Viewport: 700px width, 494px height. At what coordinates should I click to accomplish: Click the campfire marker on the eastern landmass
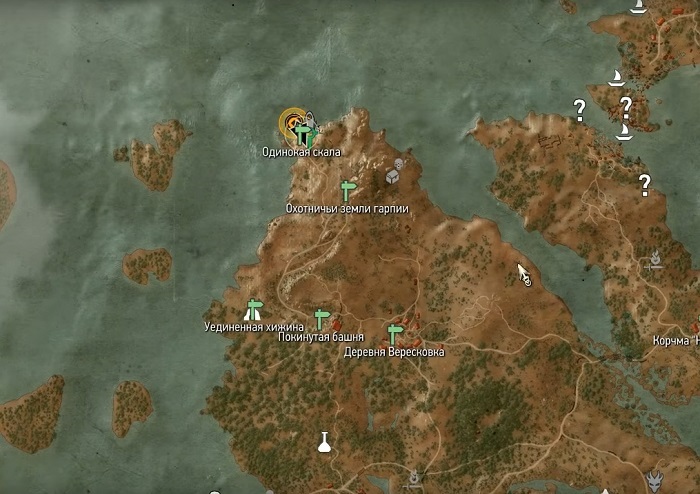pyautogui.click(x=655, y=258)
